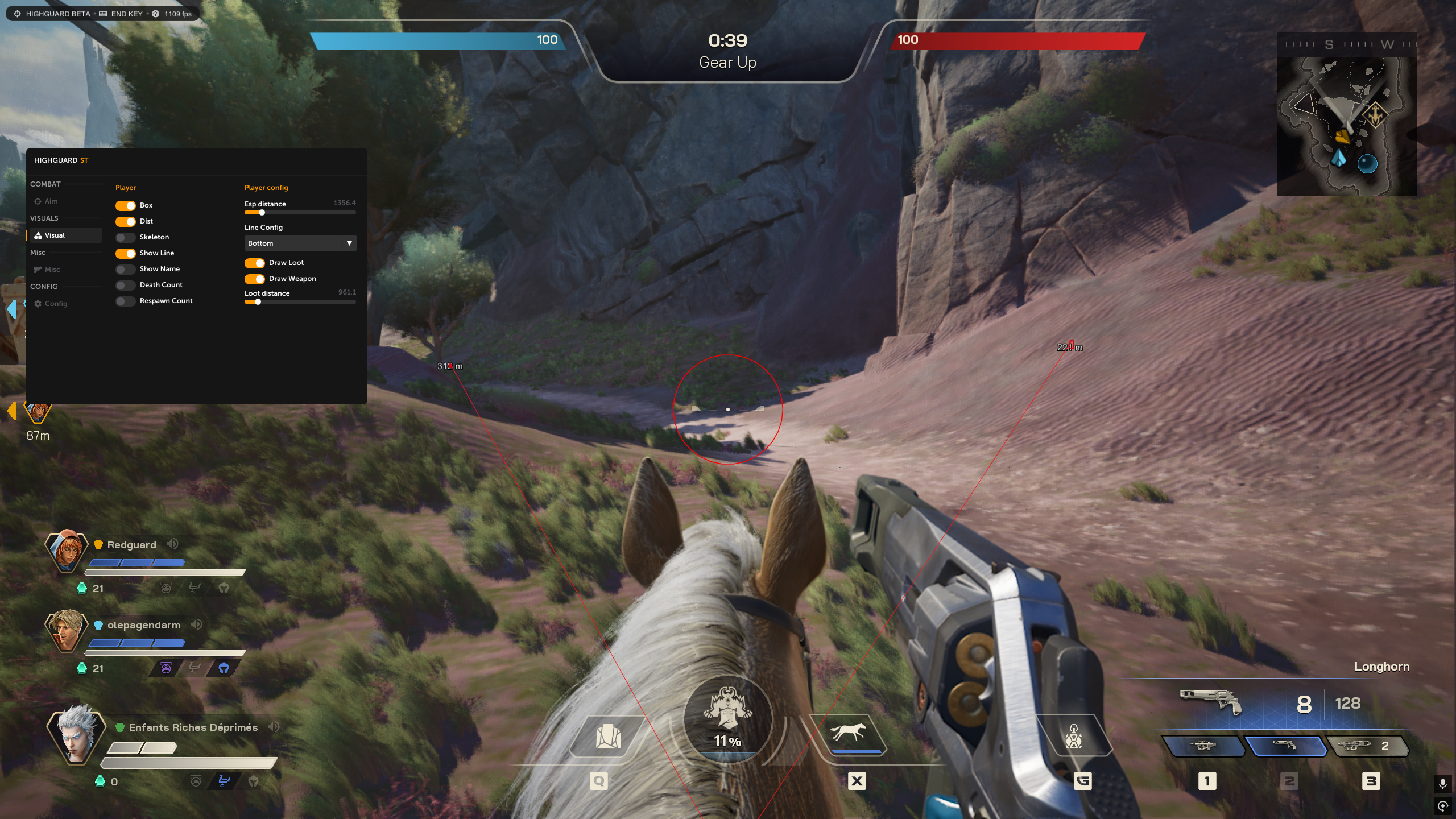1456x819 pixels.
Task: Click the minimap in the corner
Action: click(x=1346, y=122)
